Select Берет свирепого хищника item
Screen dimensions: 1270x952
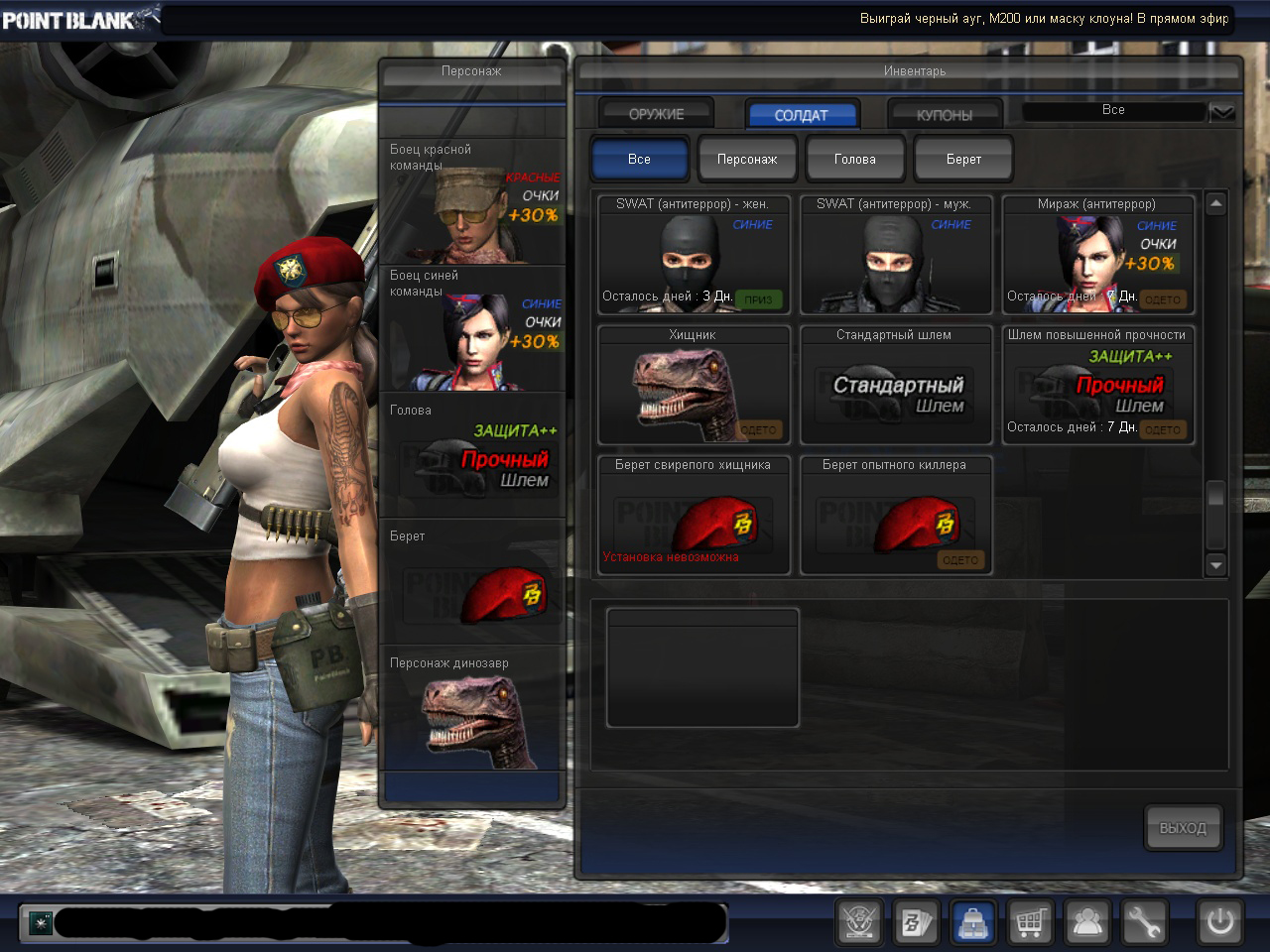click(694, 516)
